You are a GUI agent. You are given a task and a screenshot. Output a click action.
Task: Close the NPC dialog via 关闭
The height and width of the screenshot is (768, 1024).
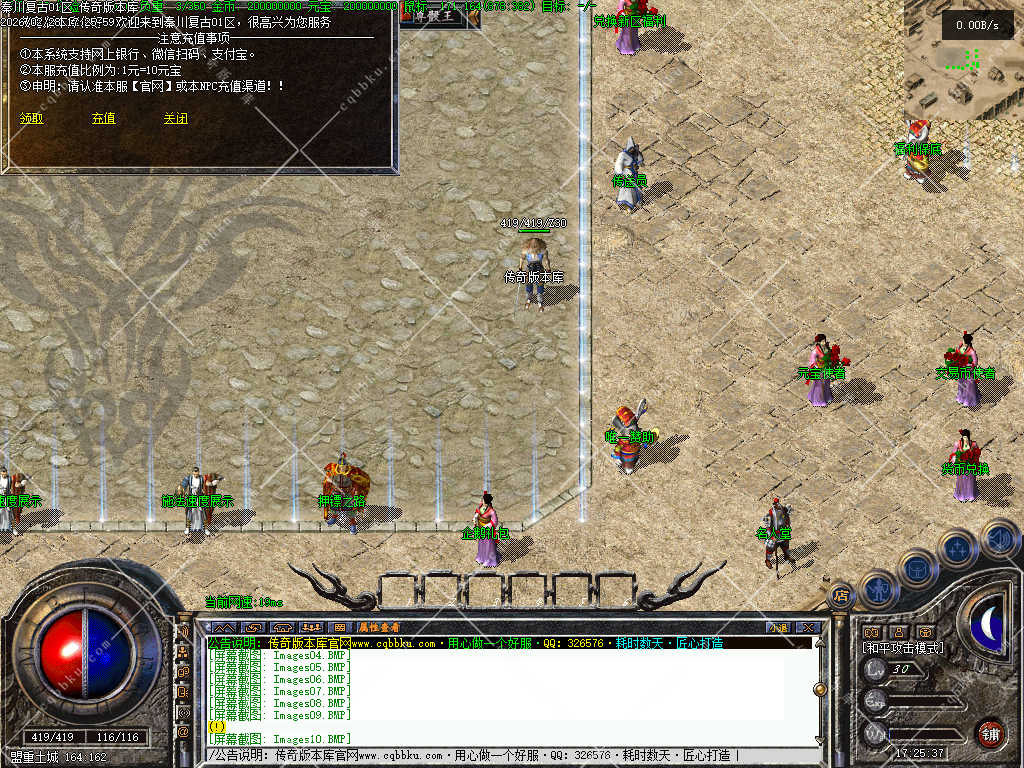point(176,118)
